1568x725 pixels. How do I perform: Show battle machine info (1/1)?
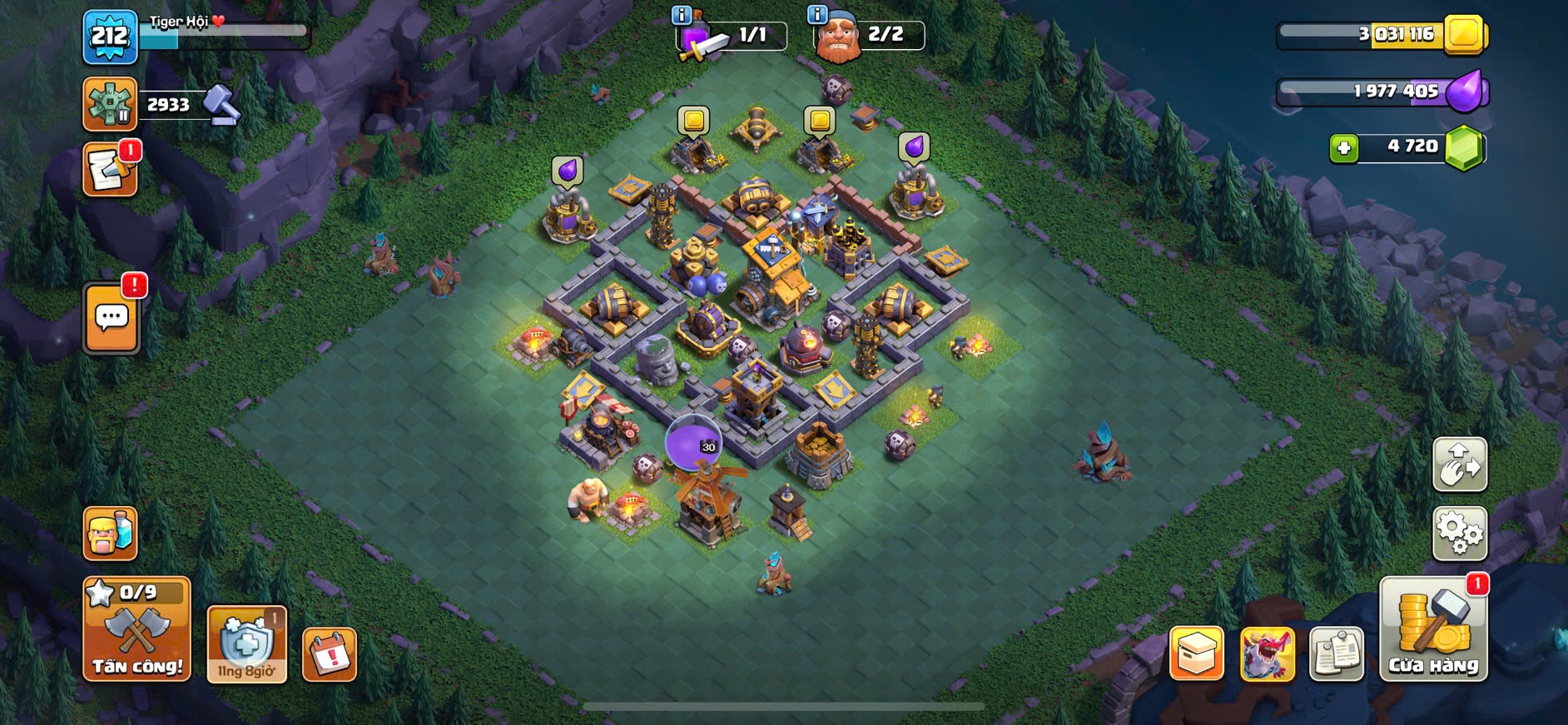pos(681,14)
